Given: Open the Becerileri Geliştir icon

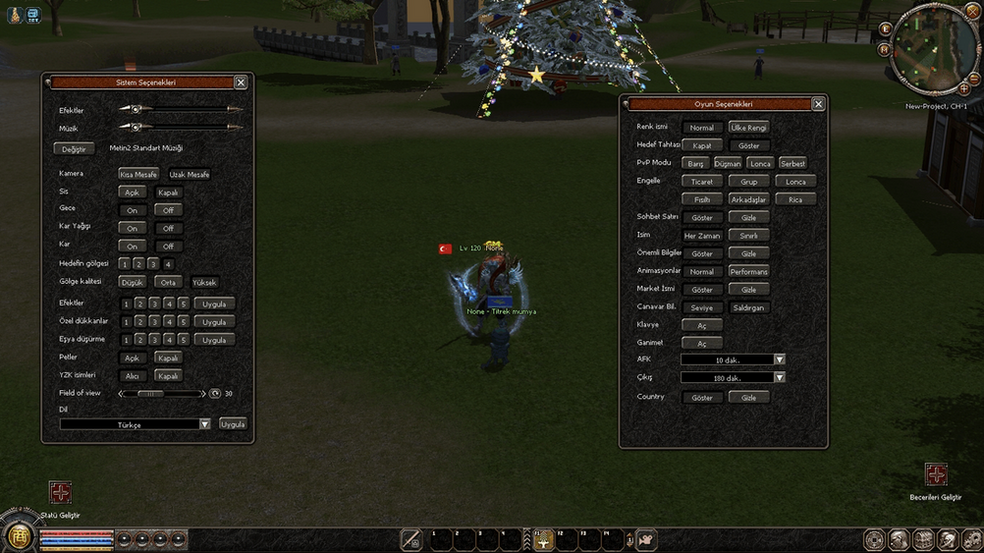Looking at the screenshot, I should pyautogui.click(x=936, y=474).
